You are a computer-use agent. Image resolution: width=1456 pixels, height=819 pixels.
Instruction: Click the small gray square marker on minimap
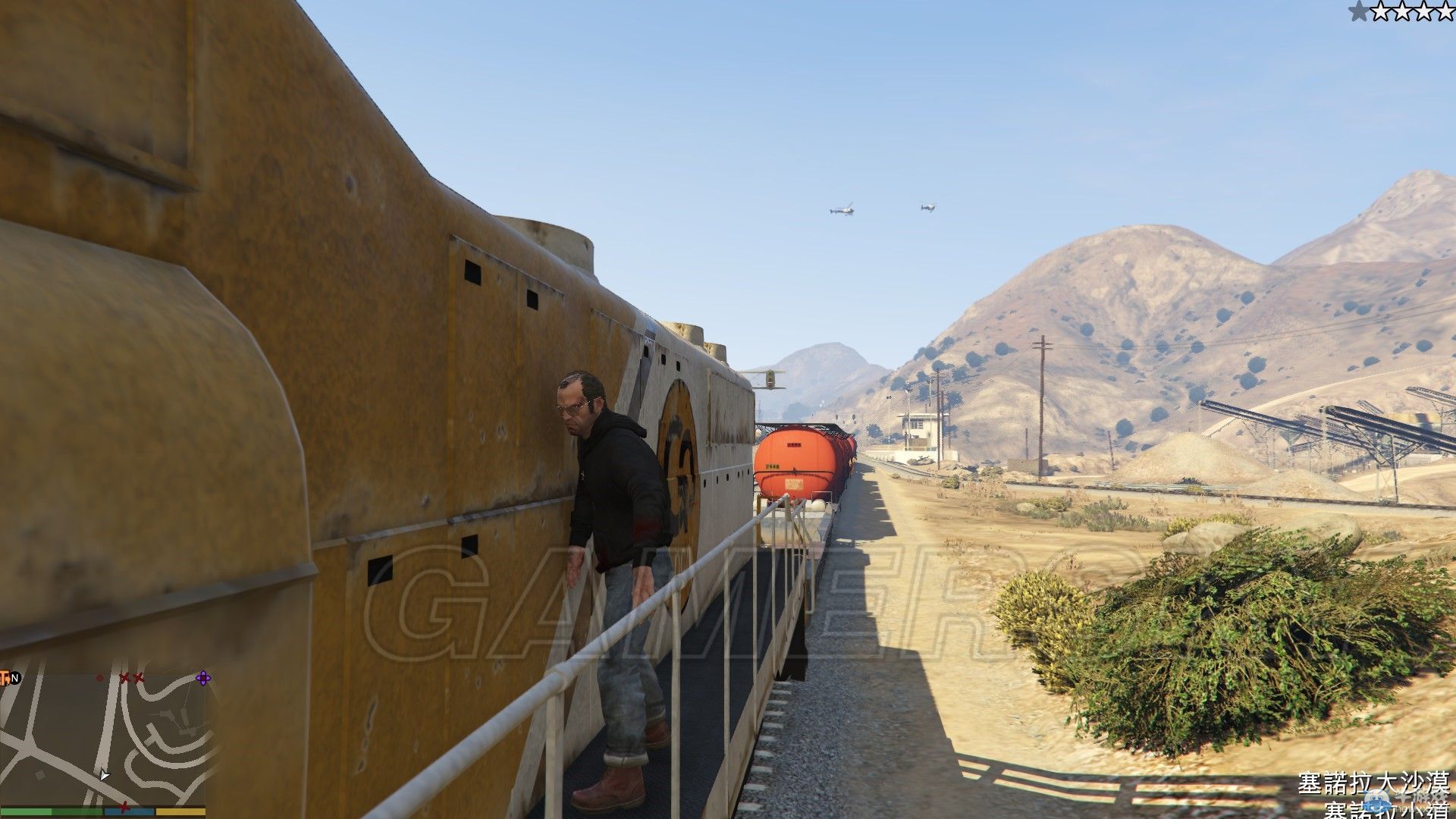(39, 776)
